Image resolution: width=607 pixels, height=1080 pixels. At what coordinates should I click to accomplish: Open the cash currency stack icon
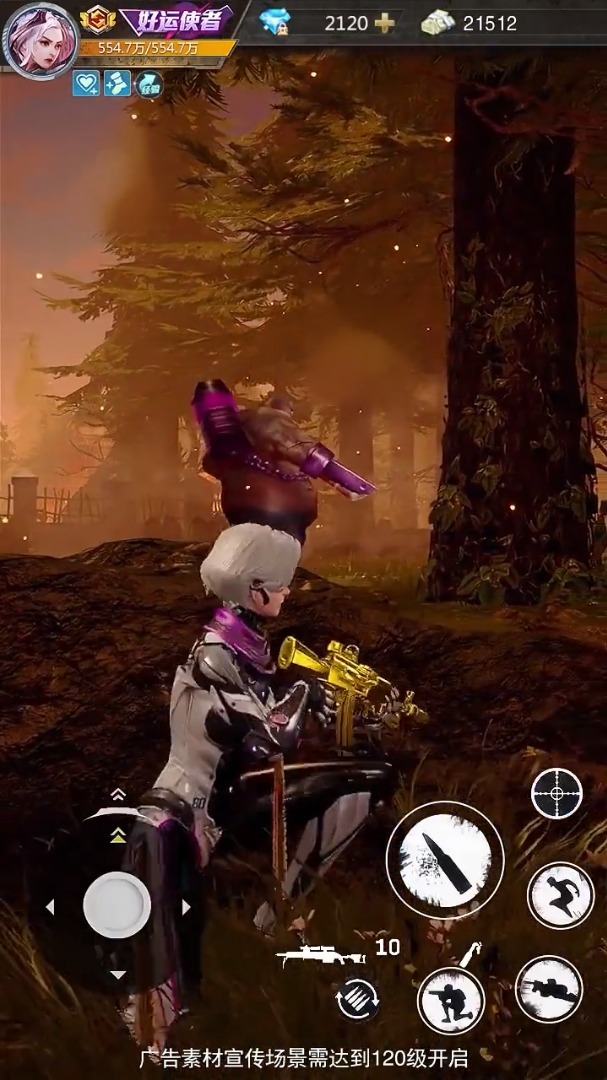(x=438, y=23)
